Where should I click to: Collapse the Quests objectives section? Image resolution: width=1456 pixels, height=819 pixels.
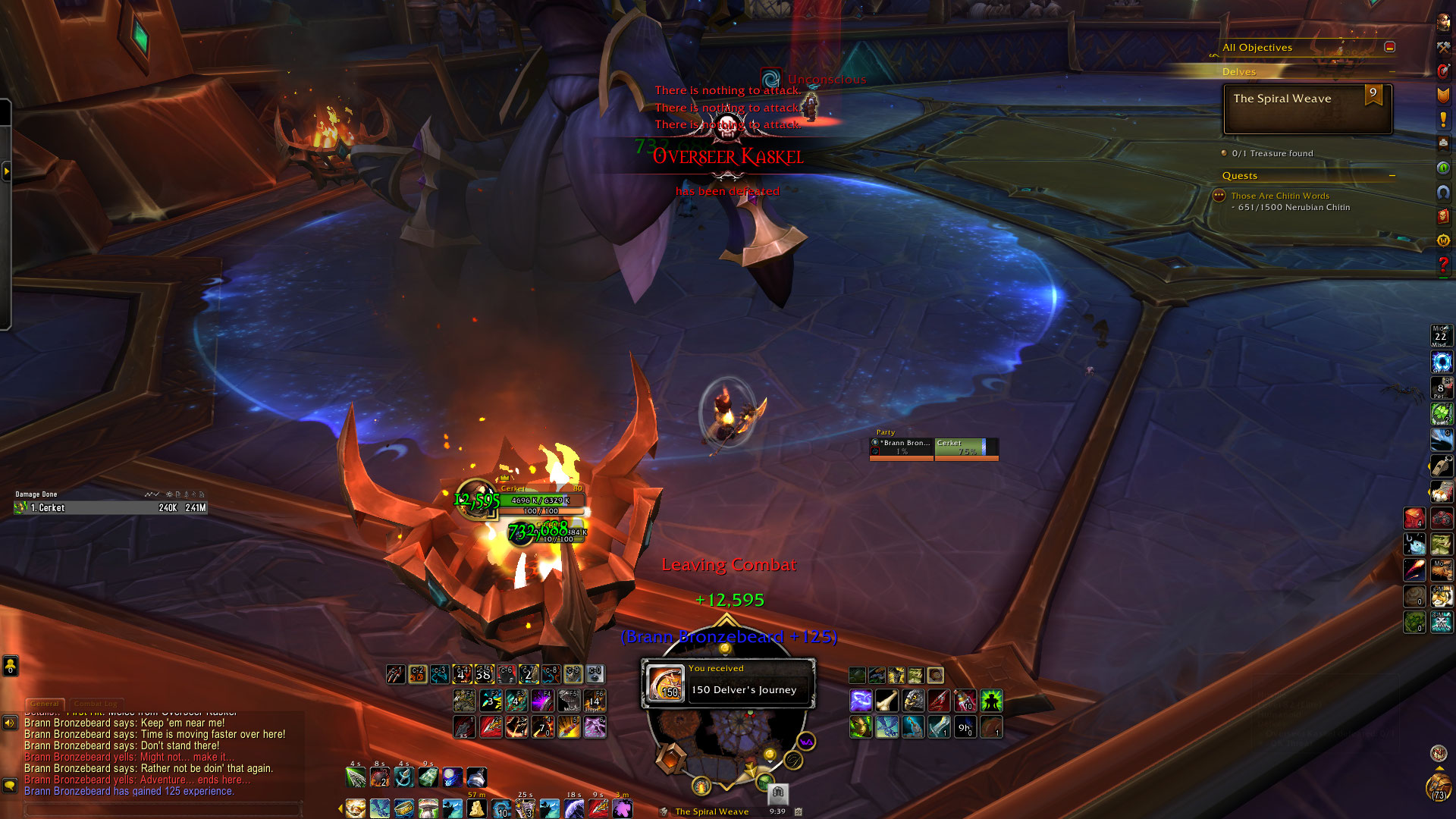coord(1392,176)
